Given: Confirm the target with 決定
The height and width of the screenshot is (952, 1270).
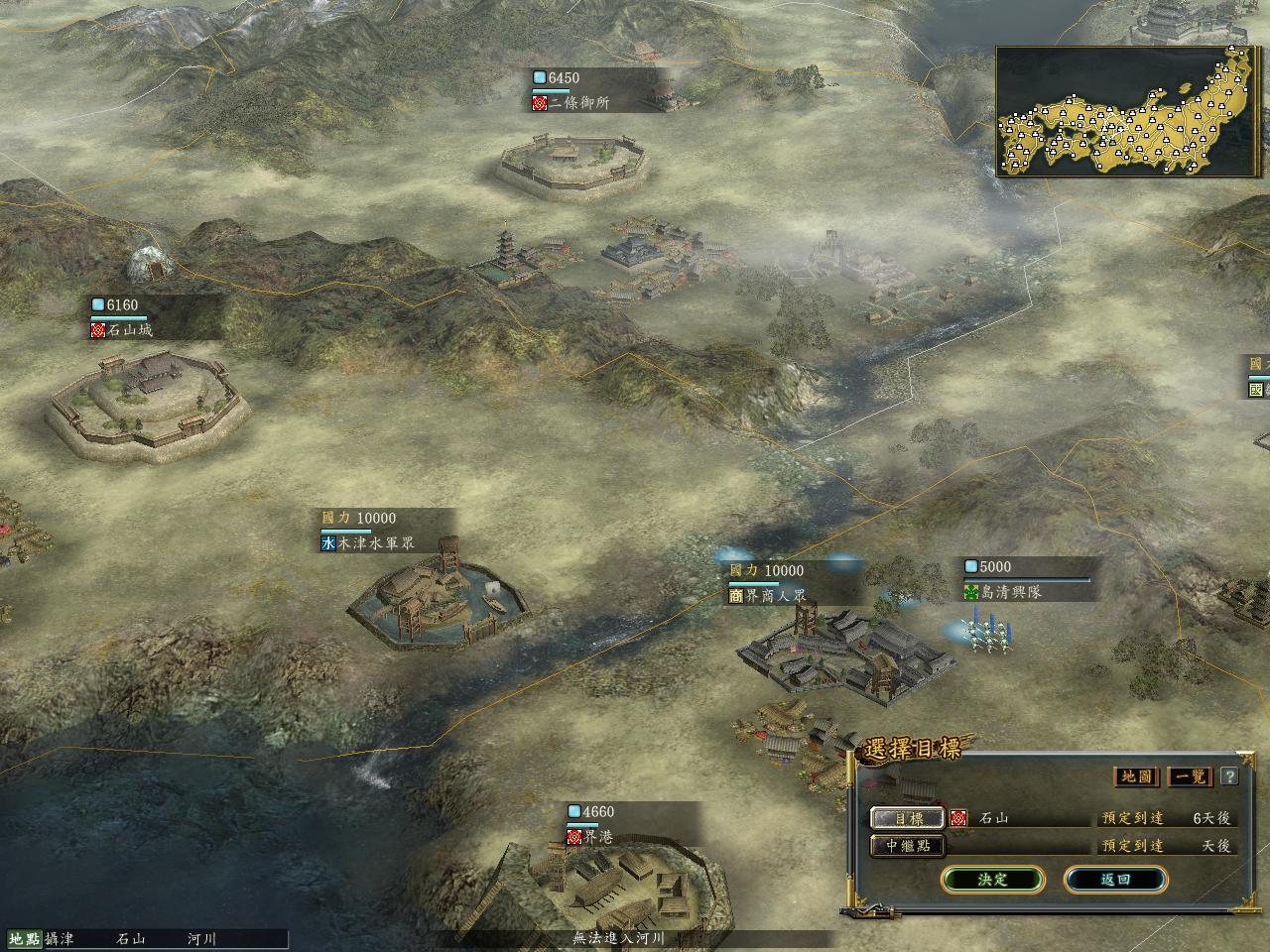Looking at the screenshot, I should pos(992,879).
